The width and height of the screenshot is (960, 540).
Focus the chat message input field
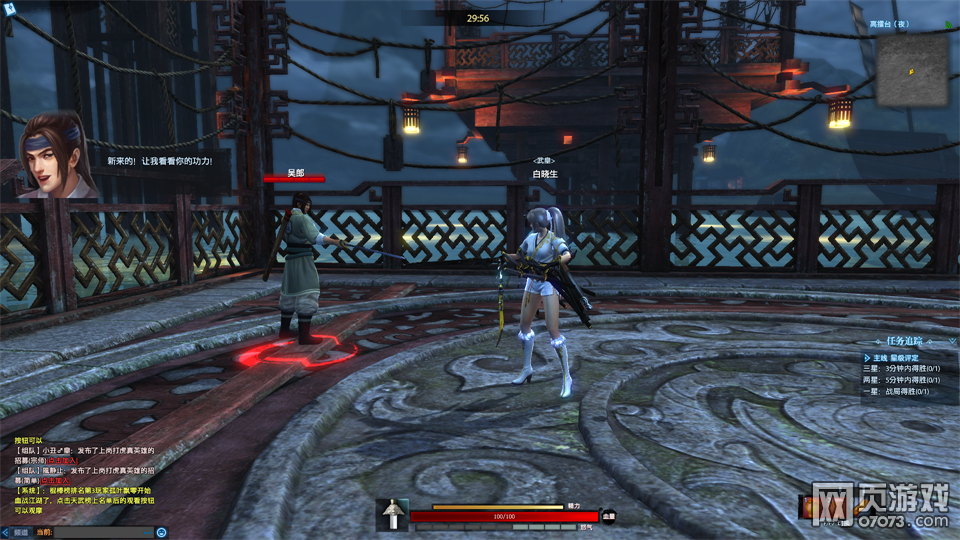tap(110, 532)
